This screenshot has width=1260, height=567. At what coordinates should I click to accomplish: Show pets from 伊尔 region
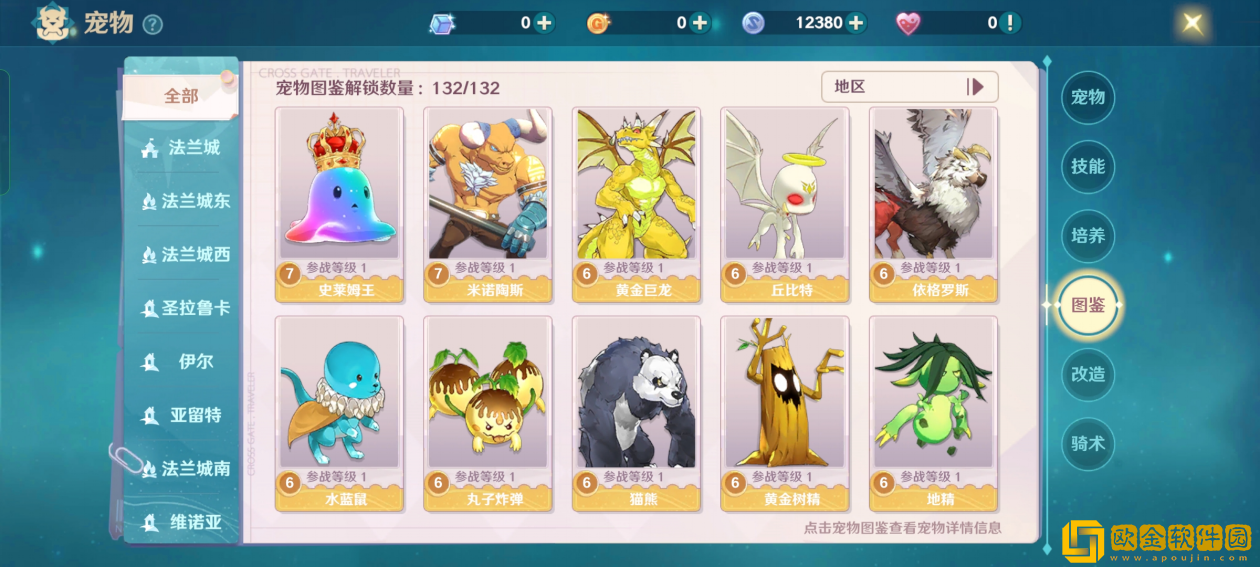pyautogui.click(x=185, y=362)
